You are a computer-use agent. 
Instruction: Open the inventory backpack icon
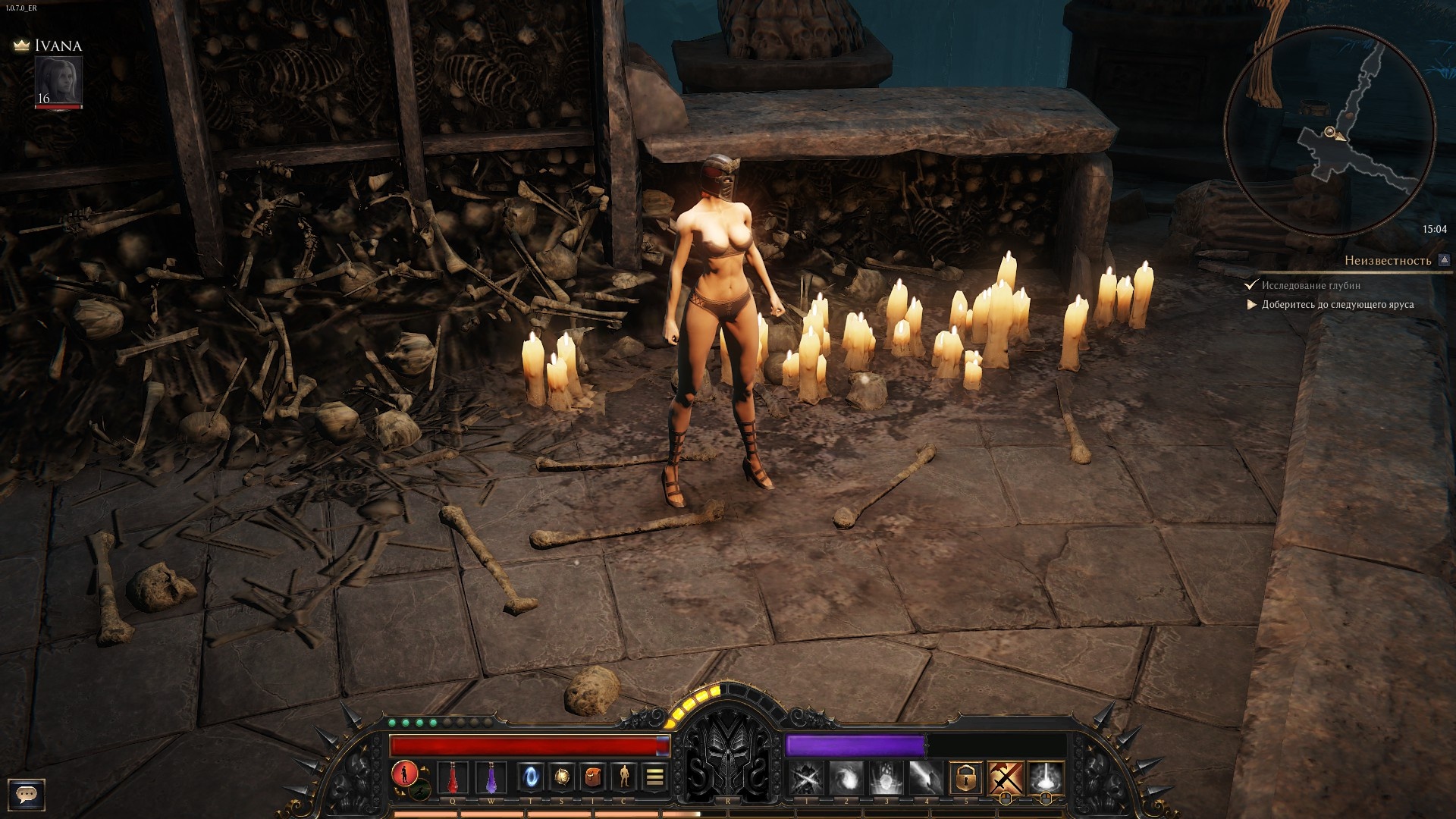click(593, 777)
